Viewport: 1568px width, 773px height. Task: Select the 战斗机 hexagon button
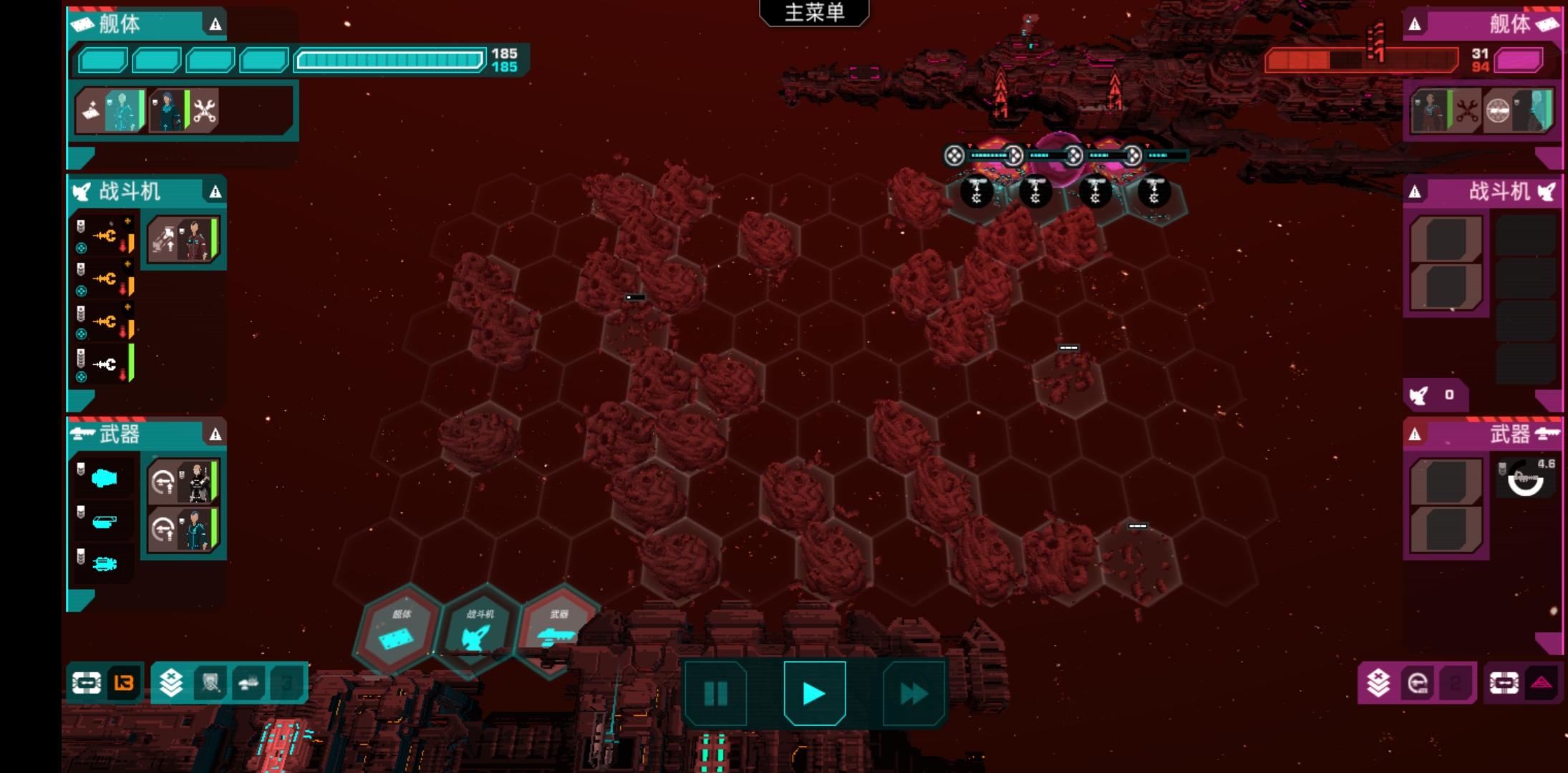(478, 629)
